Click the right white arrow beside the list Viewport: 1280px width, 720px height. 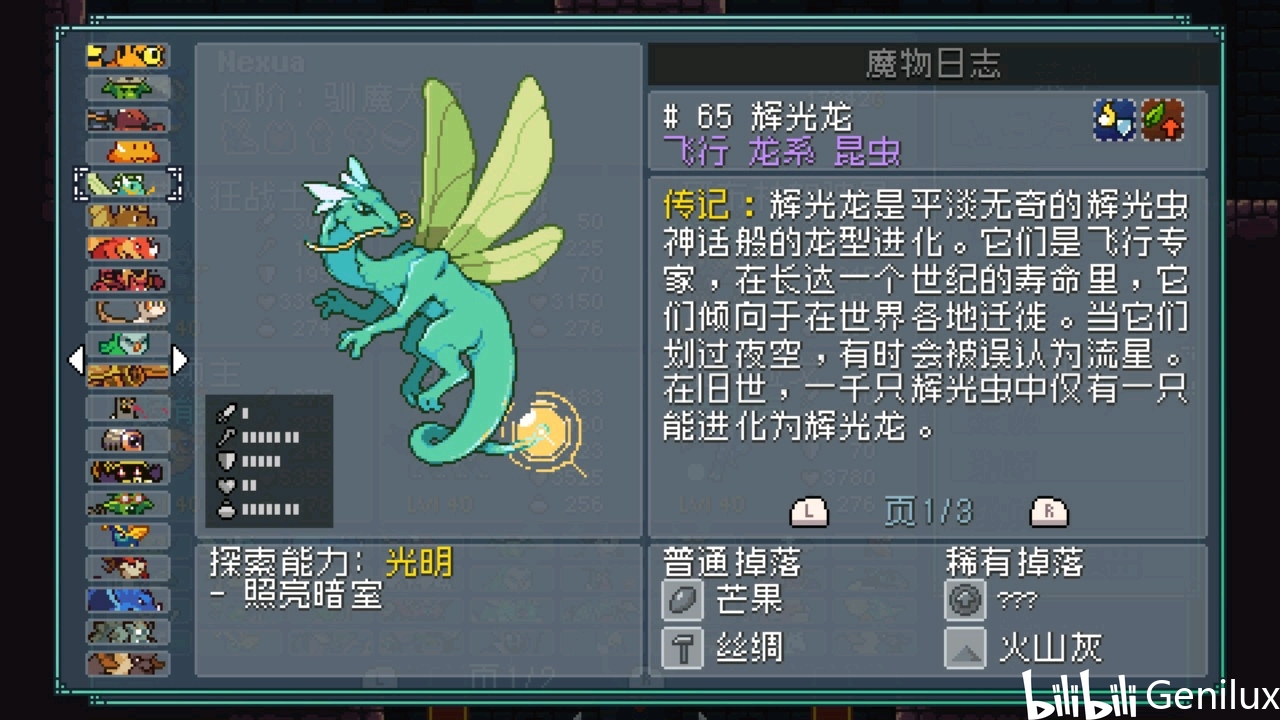click(x=180, y=360)
